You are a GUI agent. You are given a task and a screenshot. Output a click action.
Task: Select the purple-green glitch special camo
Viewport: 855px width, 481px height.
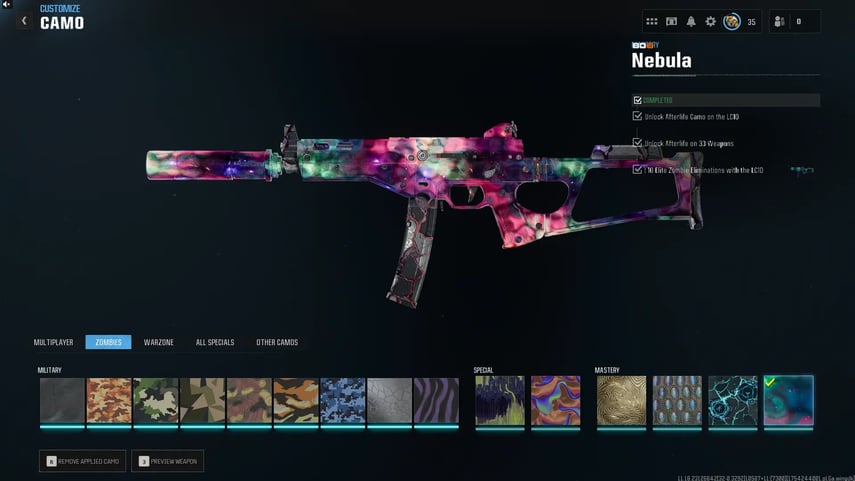(499, 400)
